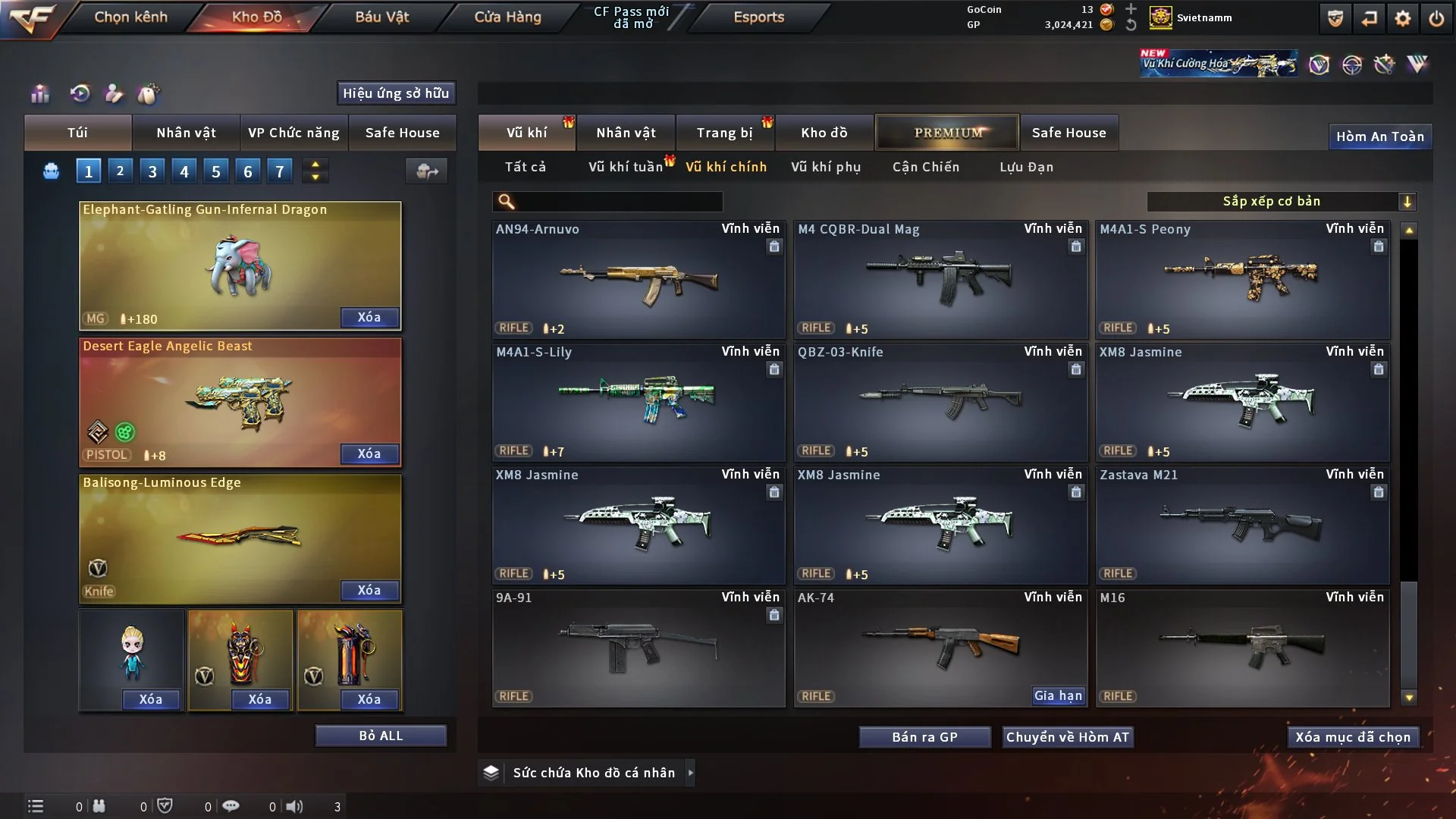Image resolution: width=1456 pixels, height=819 pixels.
Task: Show the Cận Chiến melee category
Action: click(925, 167)
